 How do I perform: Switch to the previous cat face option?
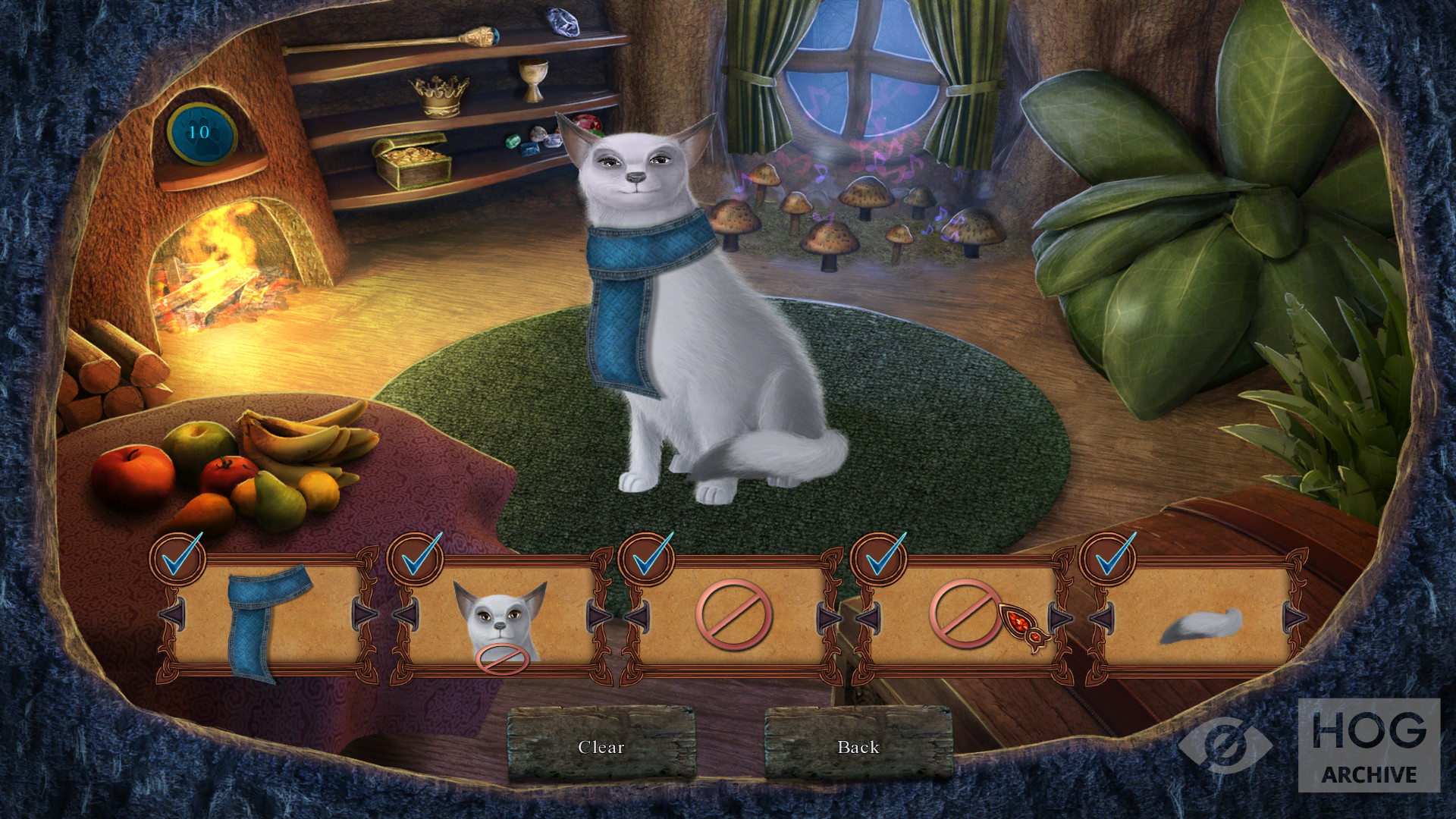click(405, 614)
